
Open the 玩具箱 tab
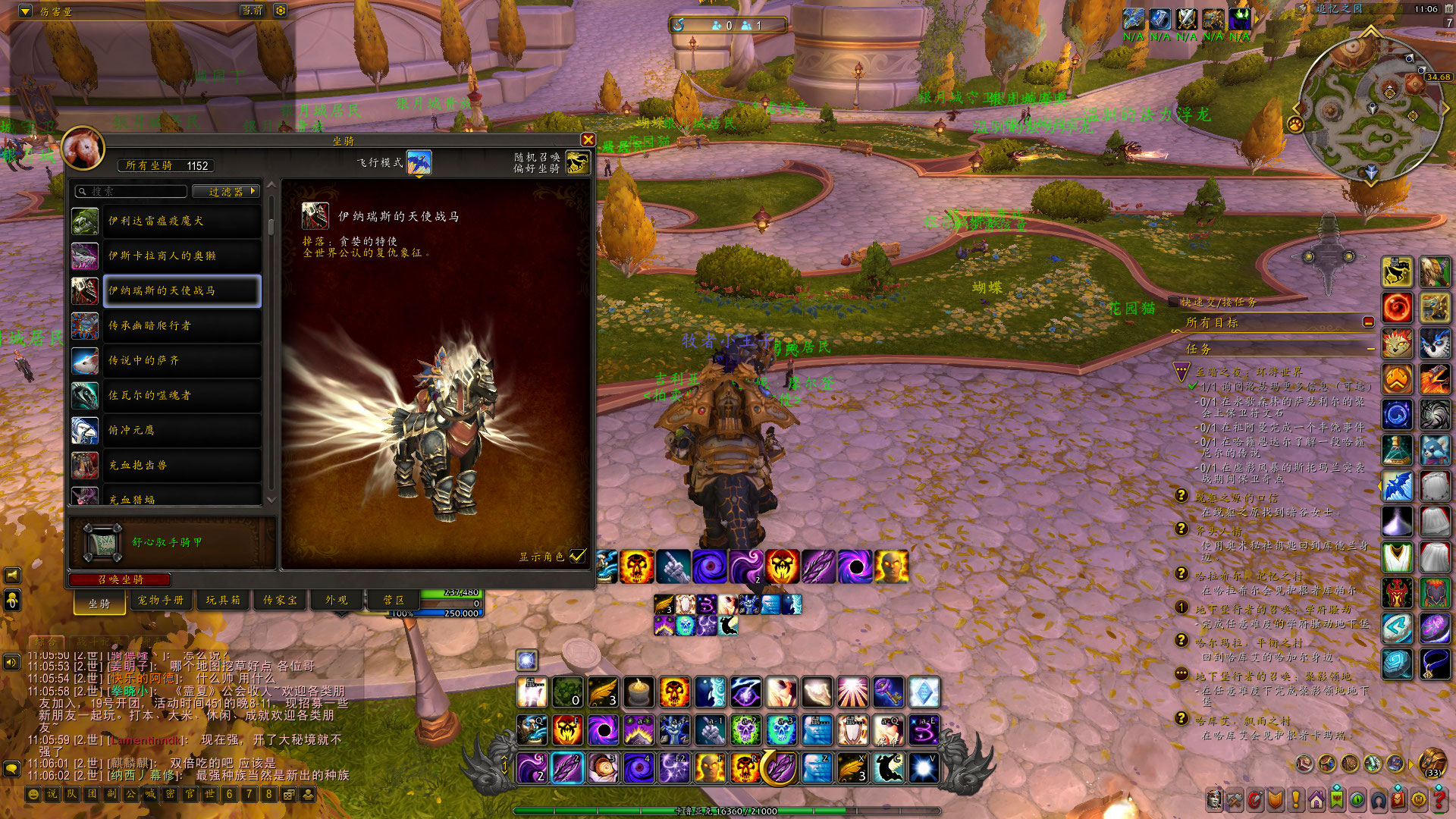pyautogui.click(x=223, y=600)
